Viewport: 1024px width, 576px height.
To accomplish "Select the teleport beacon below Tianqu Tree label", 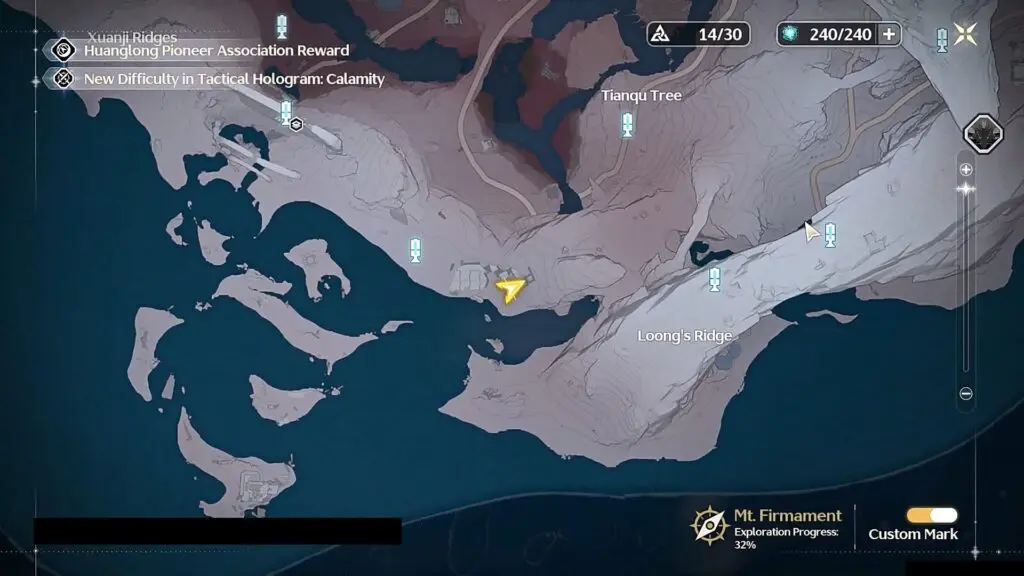I will point(628,125).
